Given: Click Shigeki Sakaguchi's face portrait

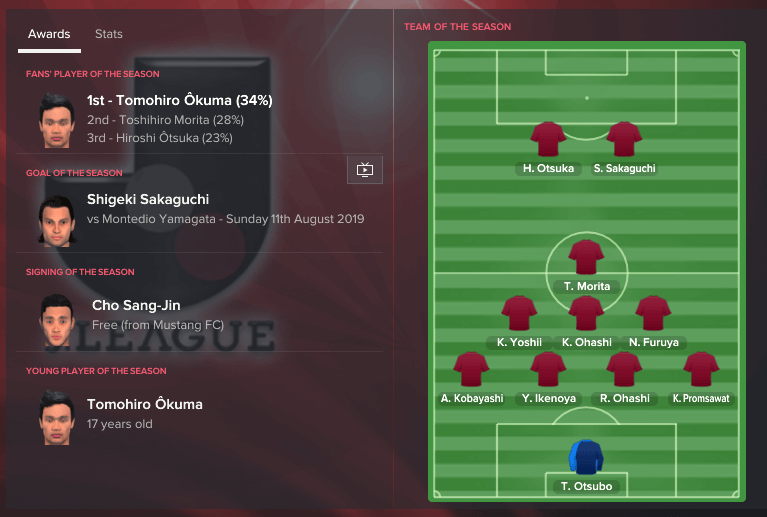Looking at the screenshot, I should coord(54,218).
